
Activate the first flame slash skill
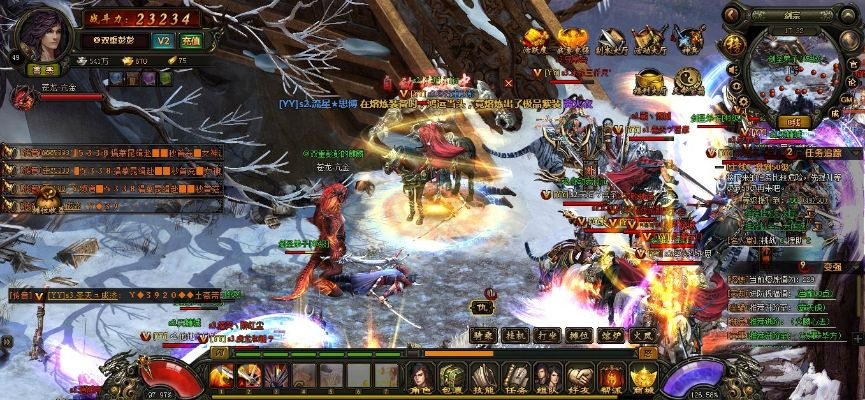pos(221,377)
